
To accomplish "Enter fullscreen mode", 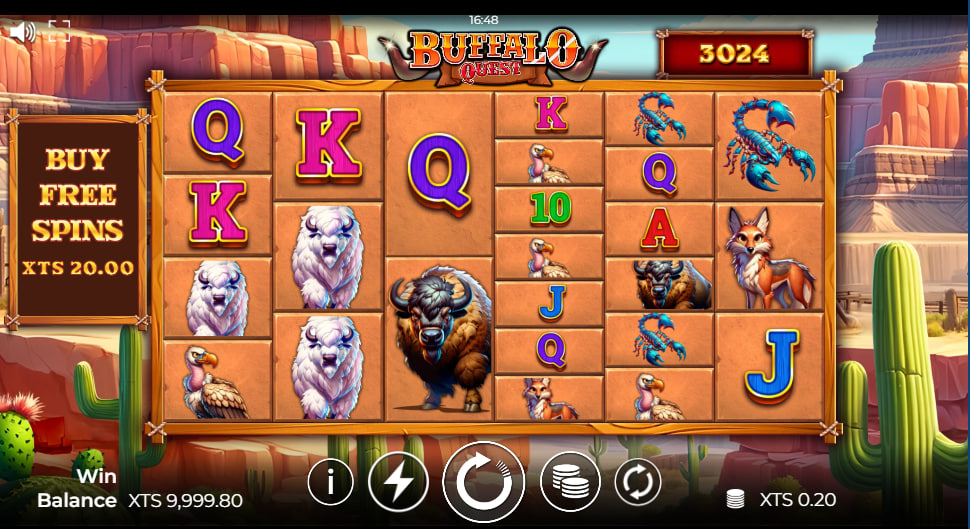I will pyautogui.click(x=58, y=31).
